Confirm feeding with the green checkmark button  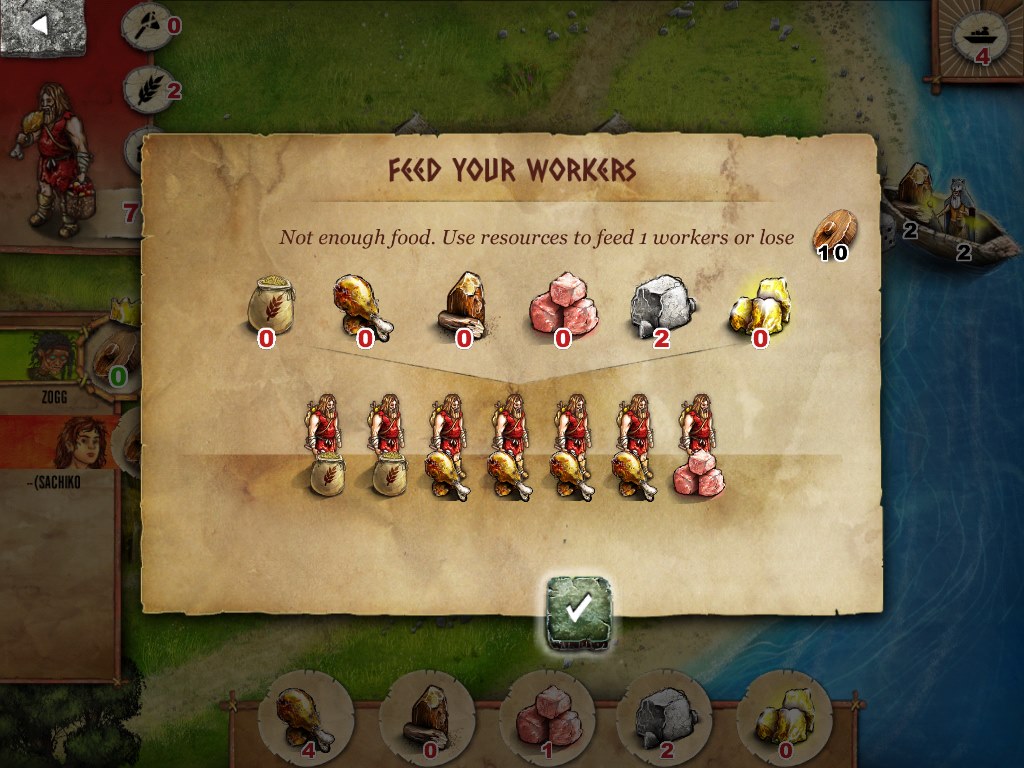[x=580, y=610]
